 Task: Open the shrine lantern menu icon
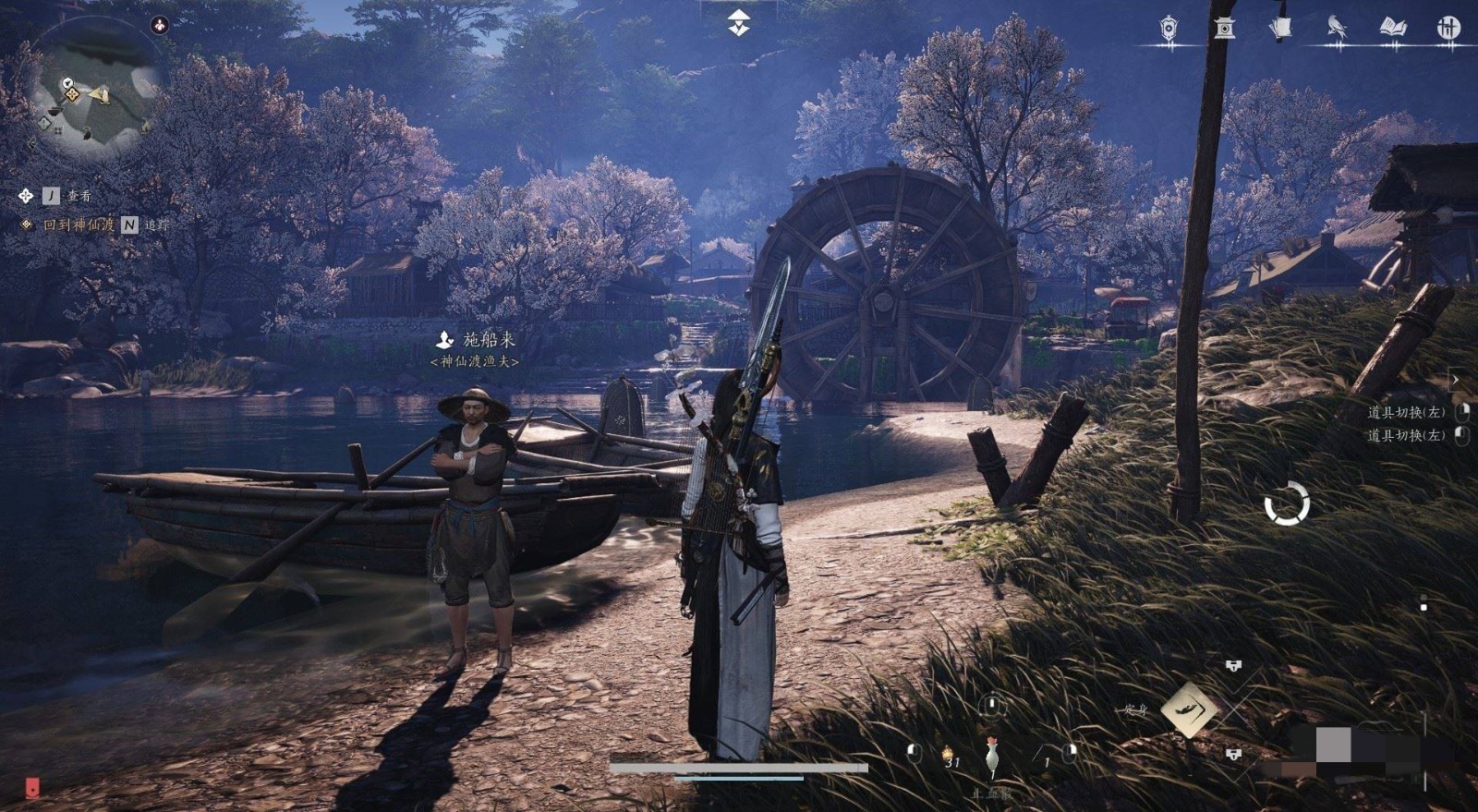tap(1225, 29)
